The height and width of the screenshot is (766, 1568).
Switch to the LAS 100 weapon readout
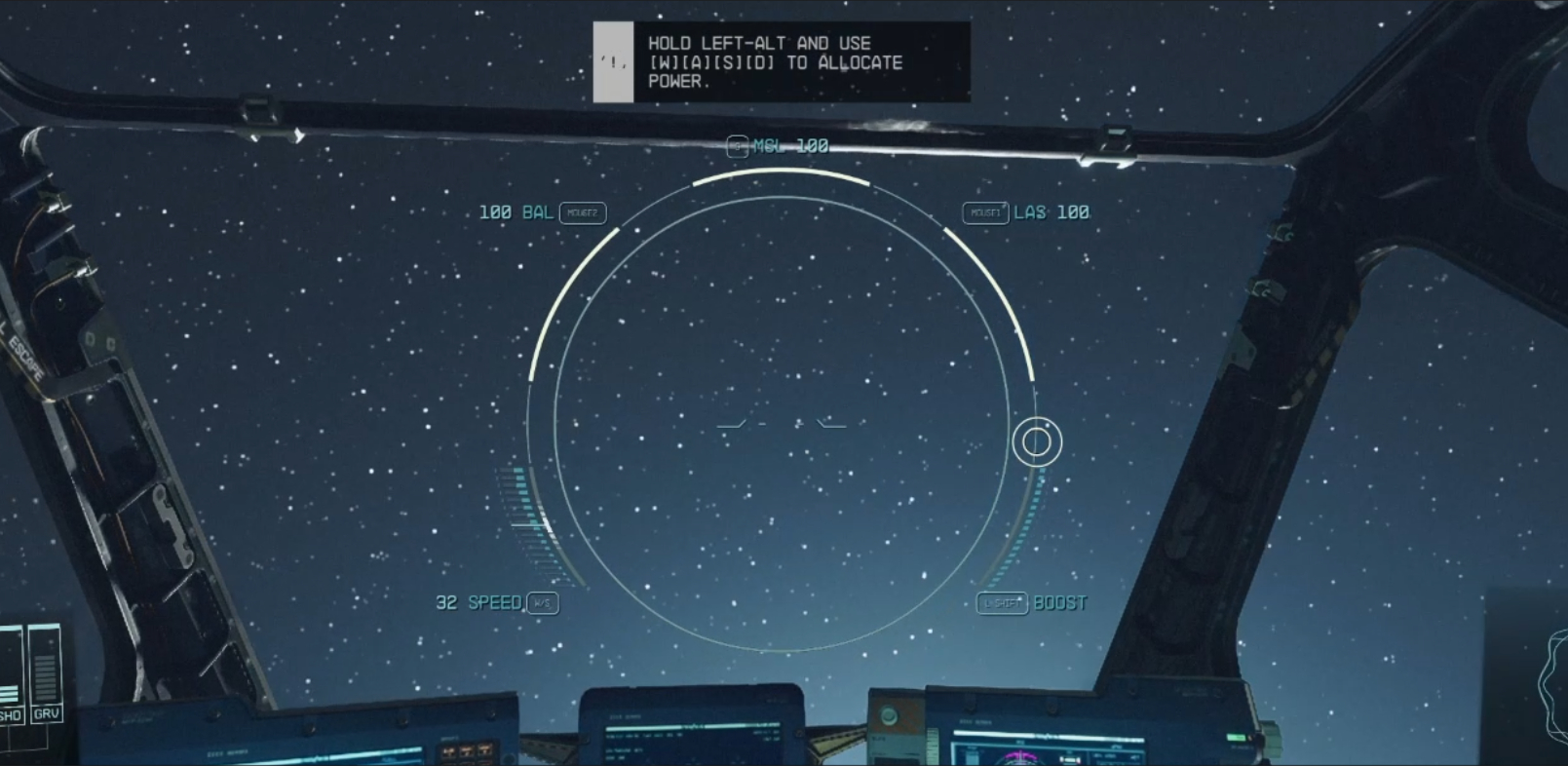[1051, 211]
